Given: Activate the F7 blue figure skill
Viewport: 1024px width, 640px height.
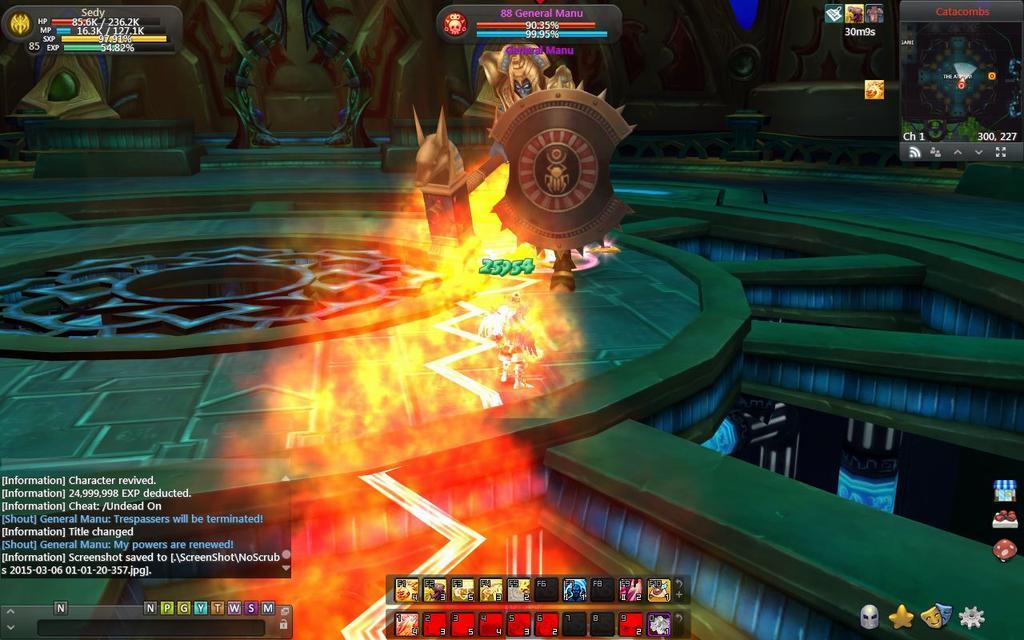Looking at the screenshot, I should coord(573,589).
